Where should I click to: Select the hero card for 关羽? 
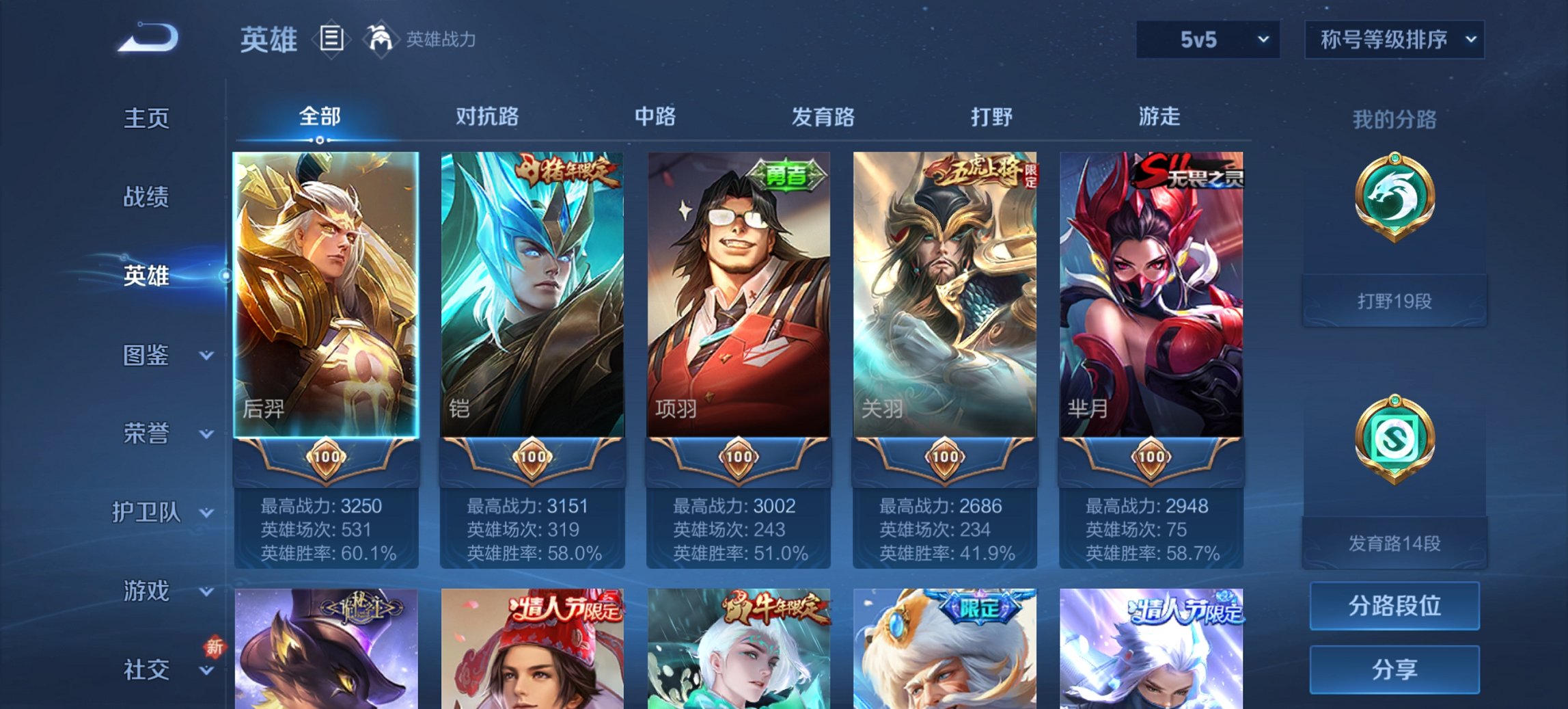[x=946, y=294]
